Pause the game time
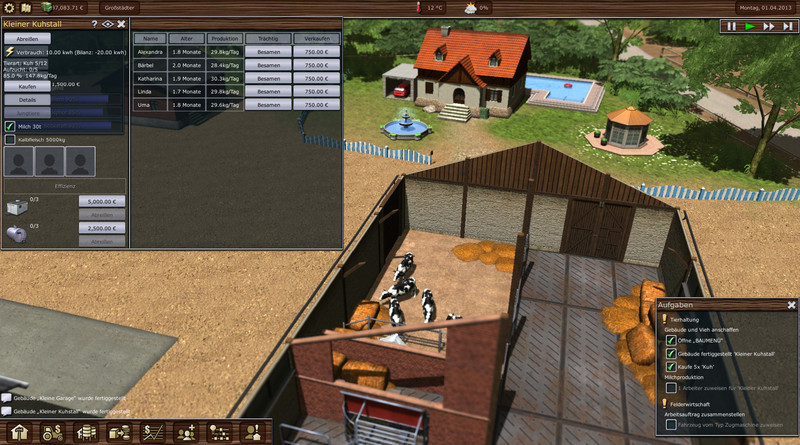 pyautogui.click(x=732, y=26)
